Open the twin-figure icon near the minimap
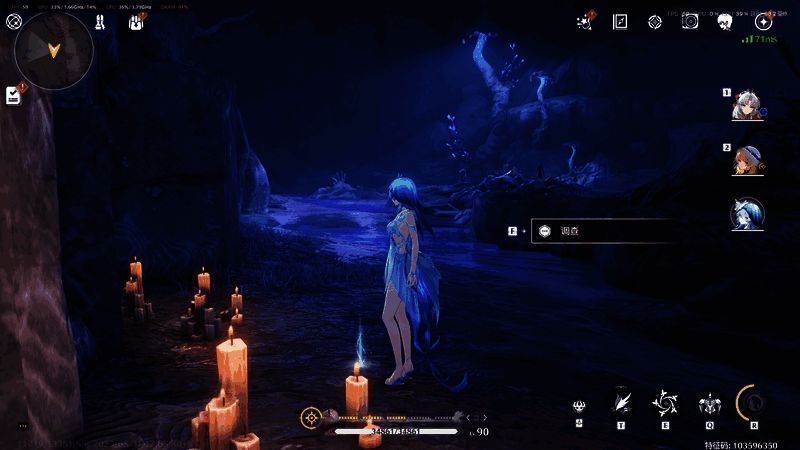This screenshot has width=800, height=450. click(100, 21)
